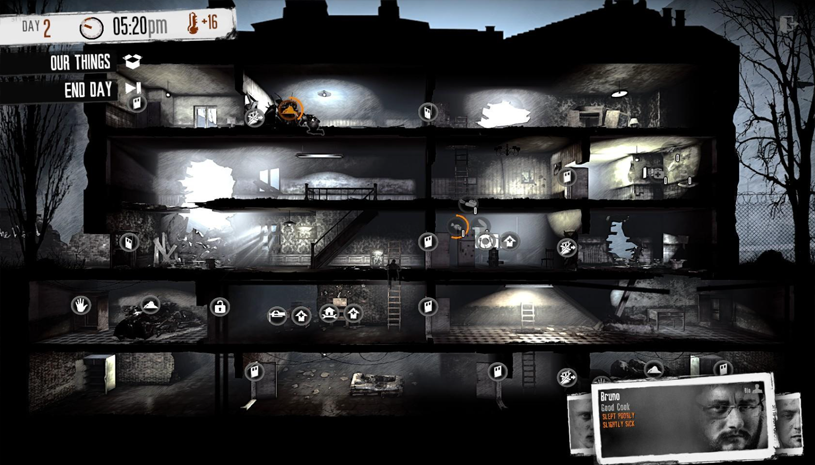Click the padlock icon on the locked door

pyautogui.click(x=220, y=307)
